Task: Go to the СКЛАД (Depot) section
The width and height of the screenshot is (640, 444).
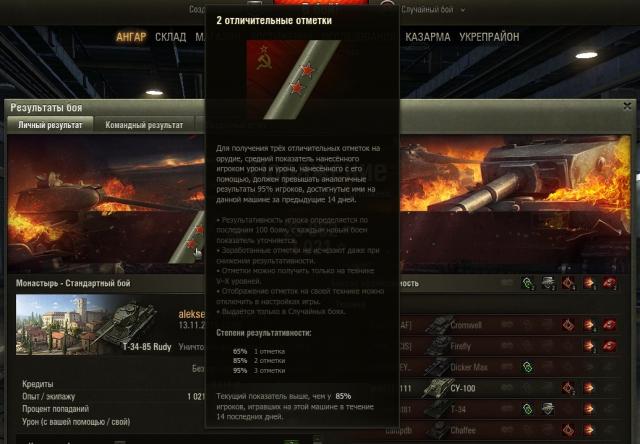Action: (170, 37)
